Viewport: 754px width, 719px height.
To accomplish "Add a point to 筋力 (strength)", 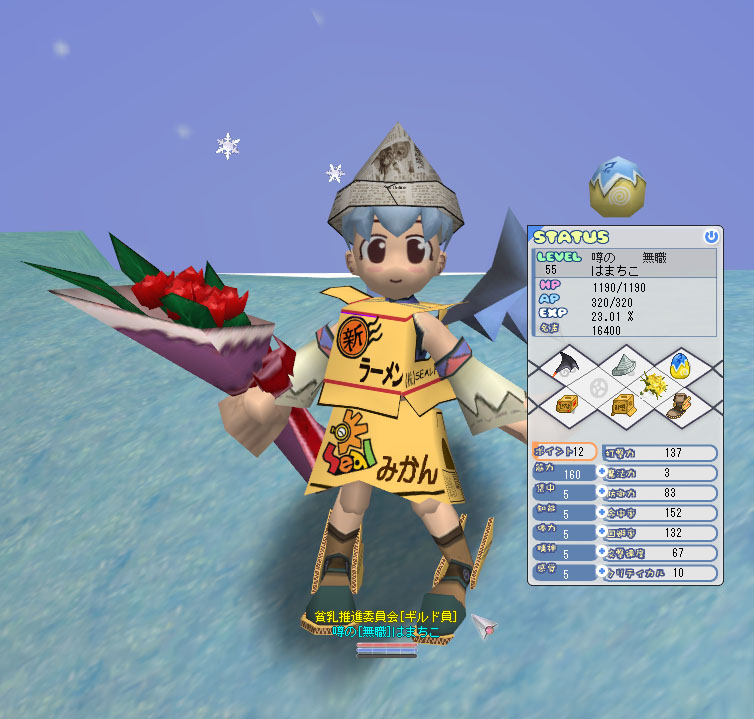I will click(603, 473).
